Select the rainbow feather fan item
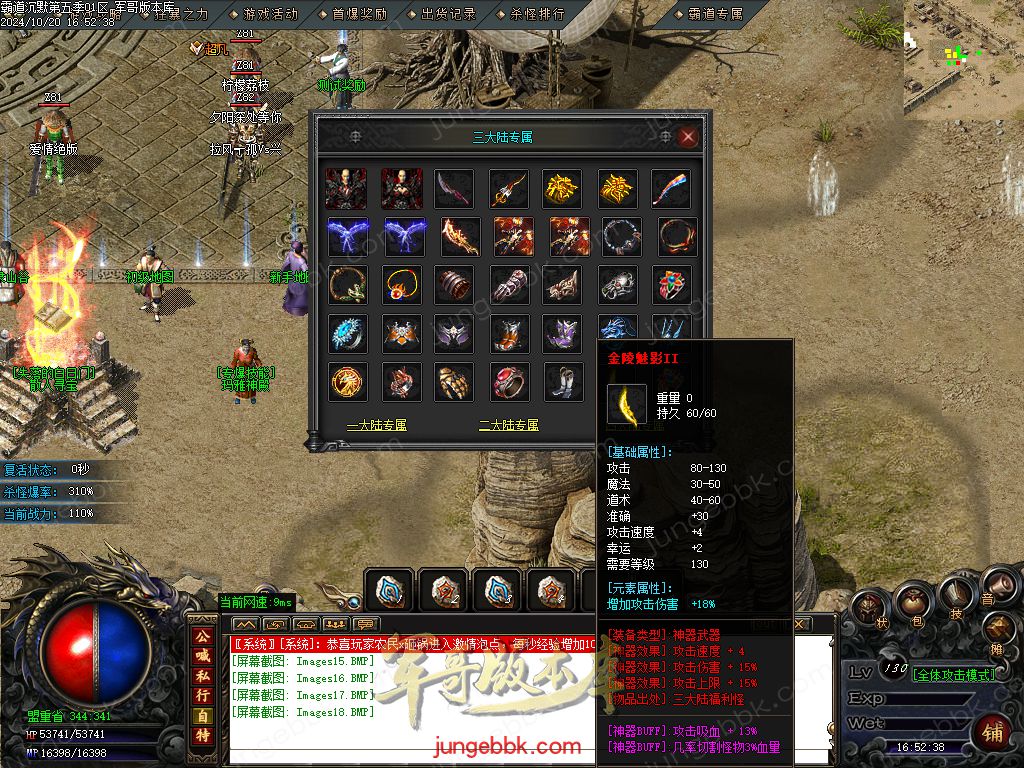The height and width of the screenshot is (768, 1024). [x=672, y=187]
